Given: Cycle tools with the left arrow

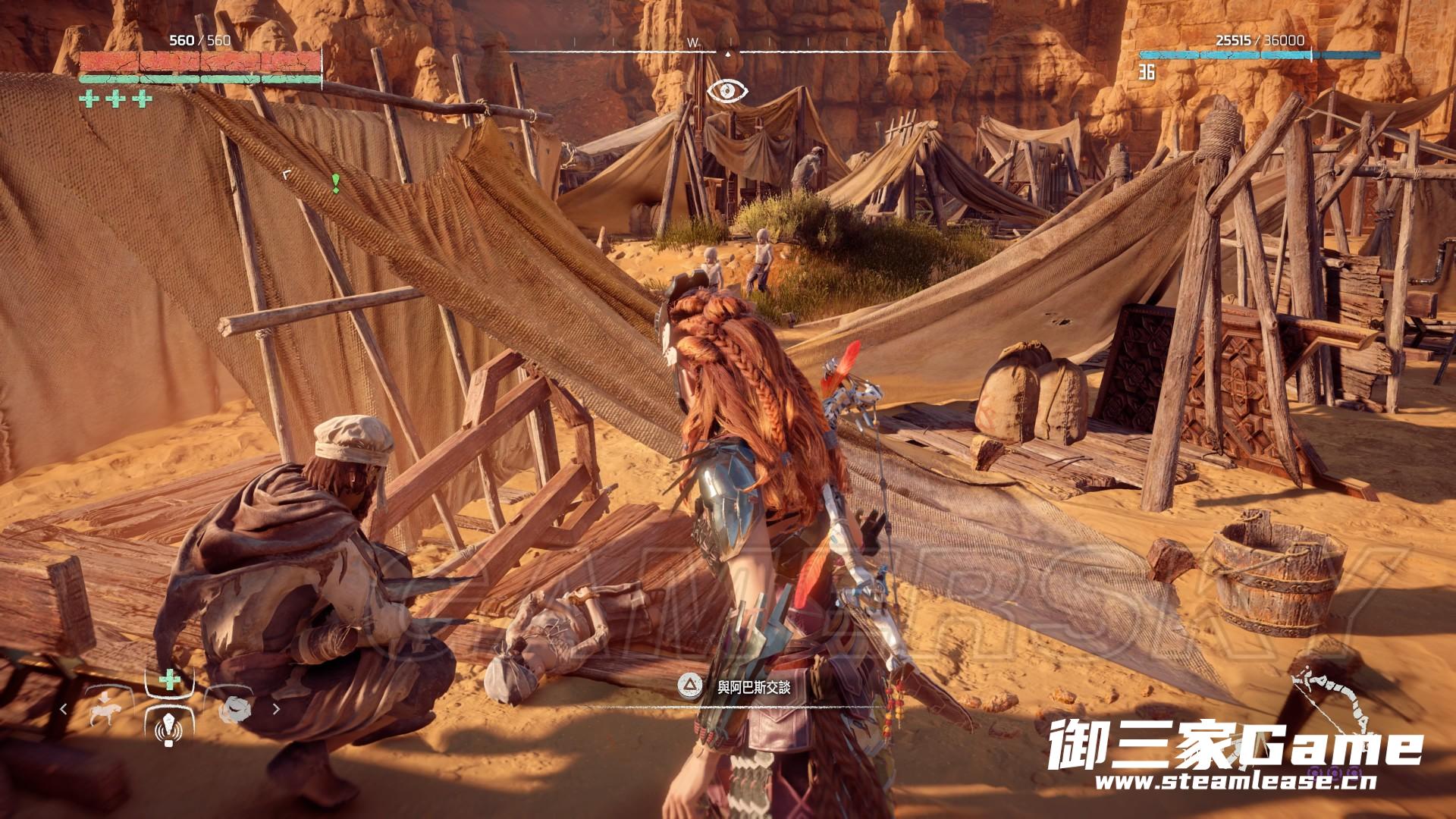Looking at the screenshot, I should pos(64,709).
